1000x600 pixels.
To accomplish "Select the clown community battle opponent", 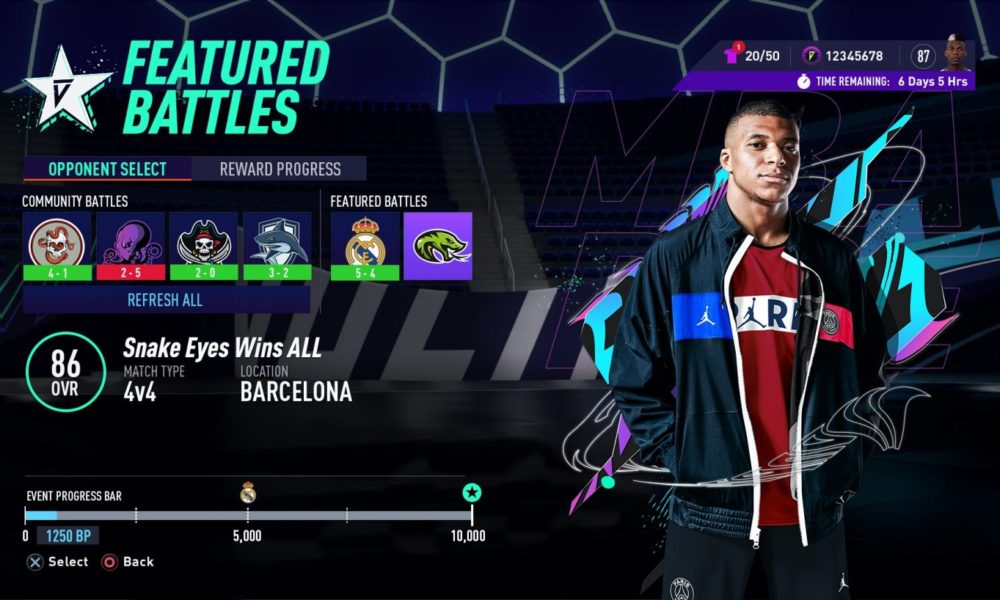I will point(56,245).
